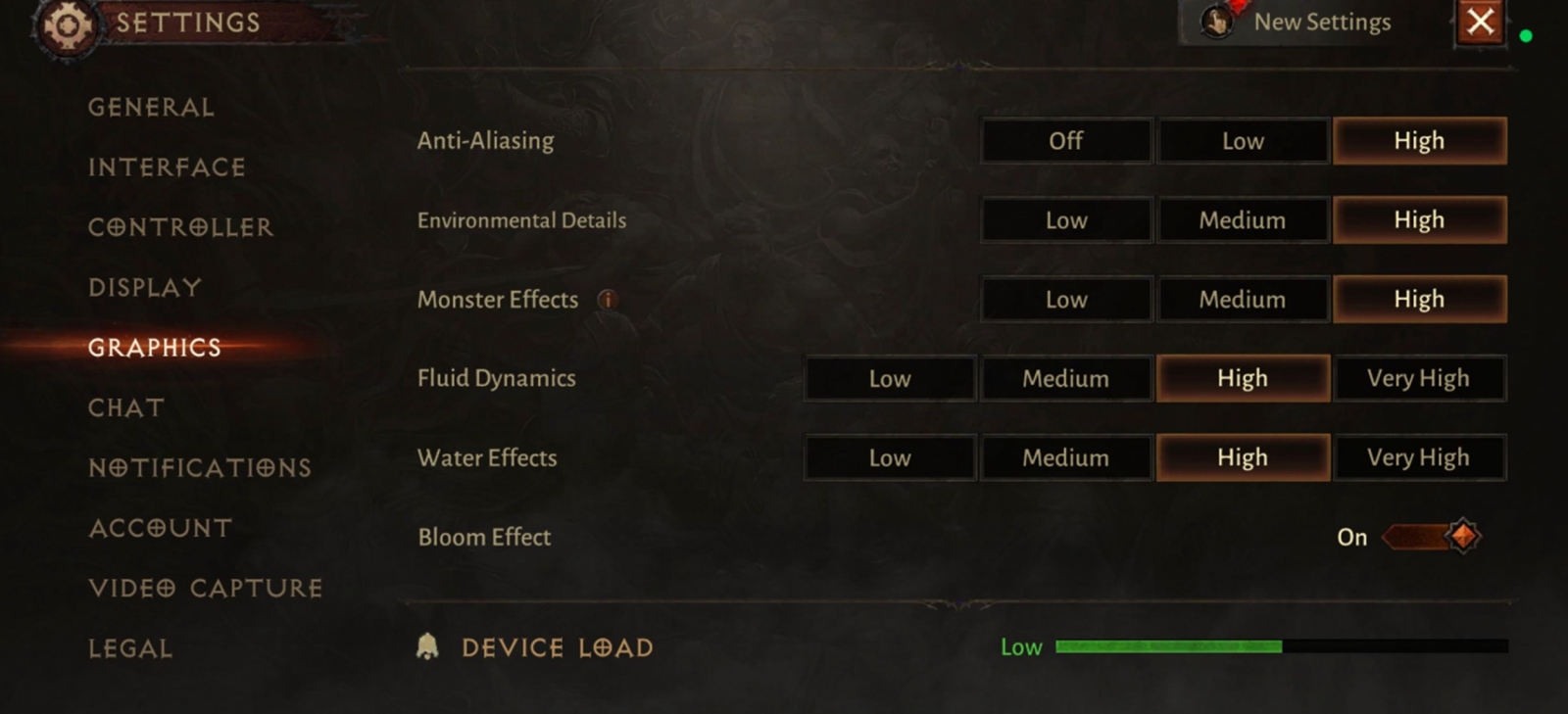Switch to the Account tab
Image resolution: width=1568 pixels, height=714 pixels.
(x=161, y=528)
